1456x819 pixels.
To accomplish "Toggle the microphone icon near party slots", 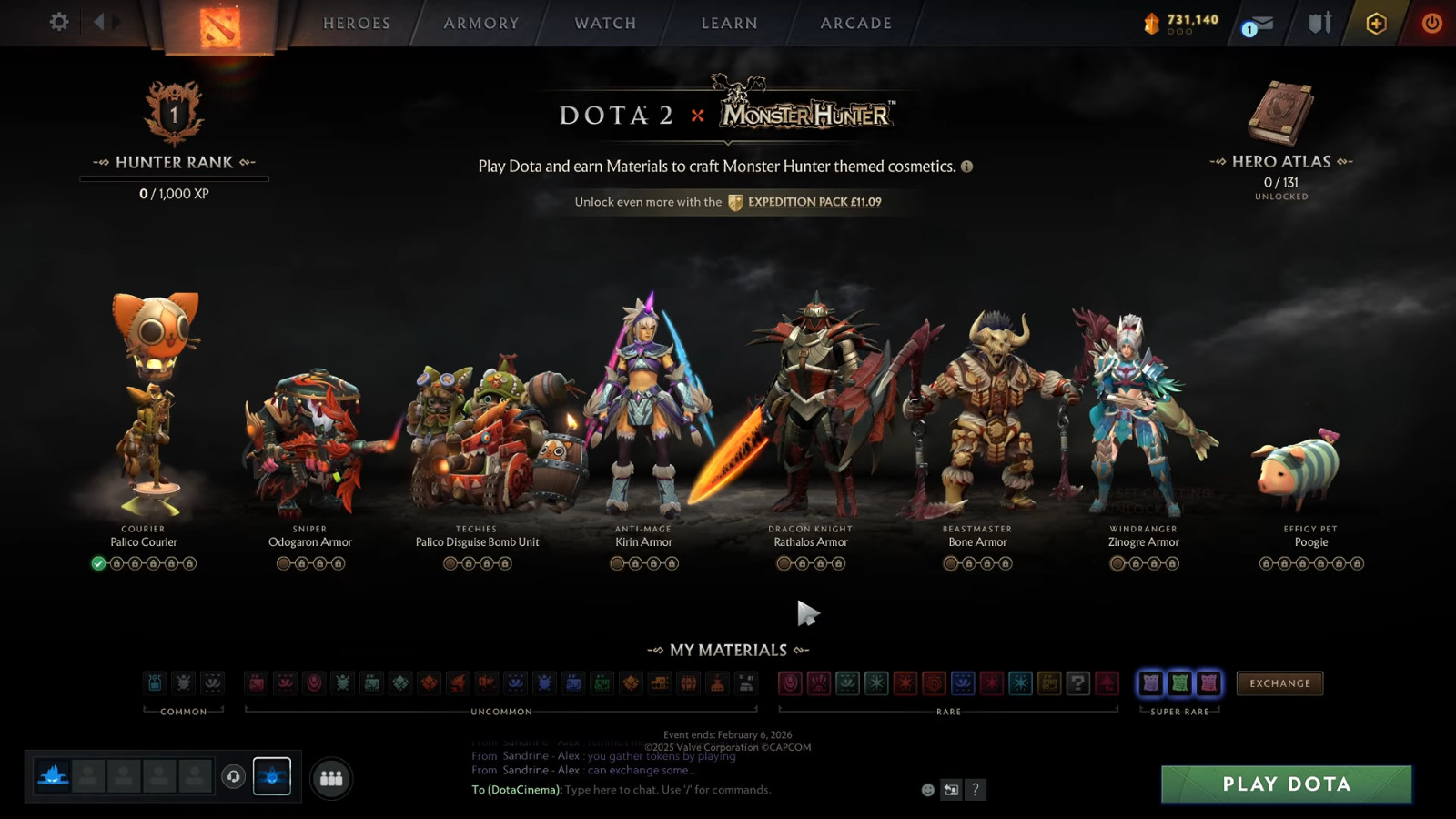I will click(x=235, y=776).
